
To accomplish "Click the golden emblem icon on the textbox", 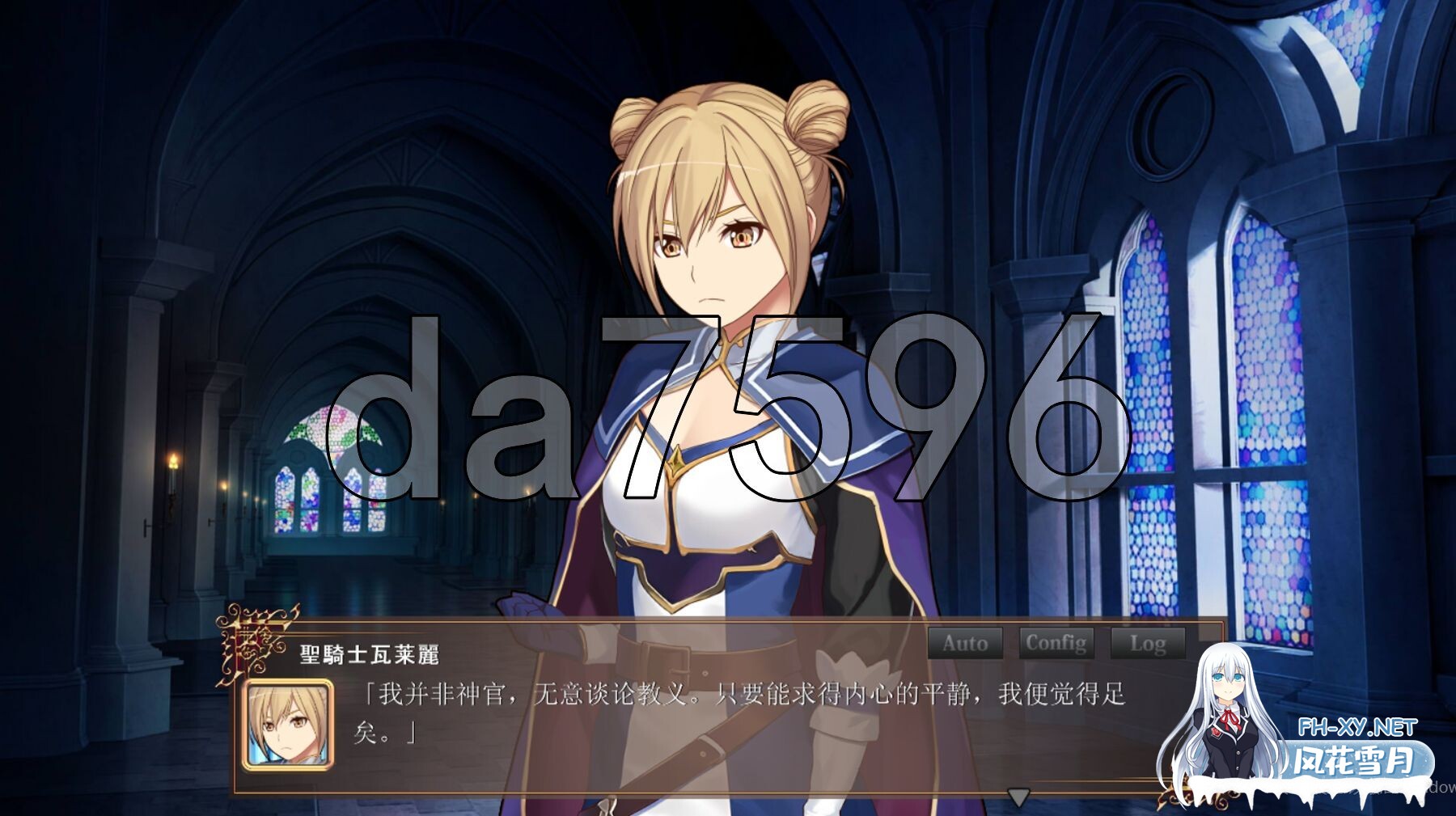I will click(x=252, y=642).
